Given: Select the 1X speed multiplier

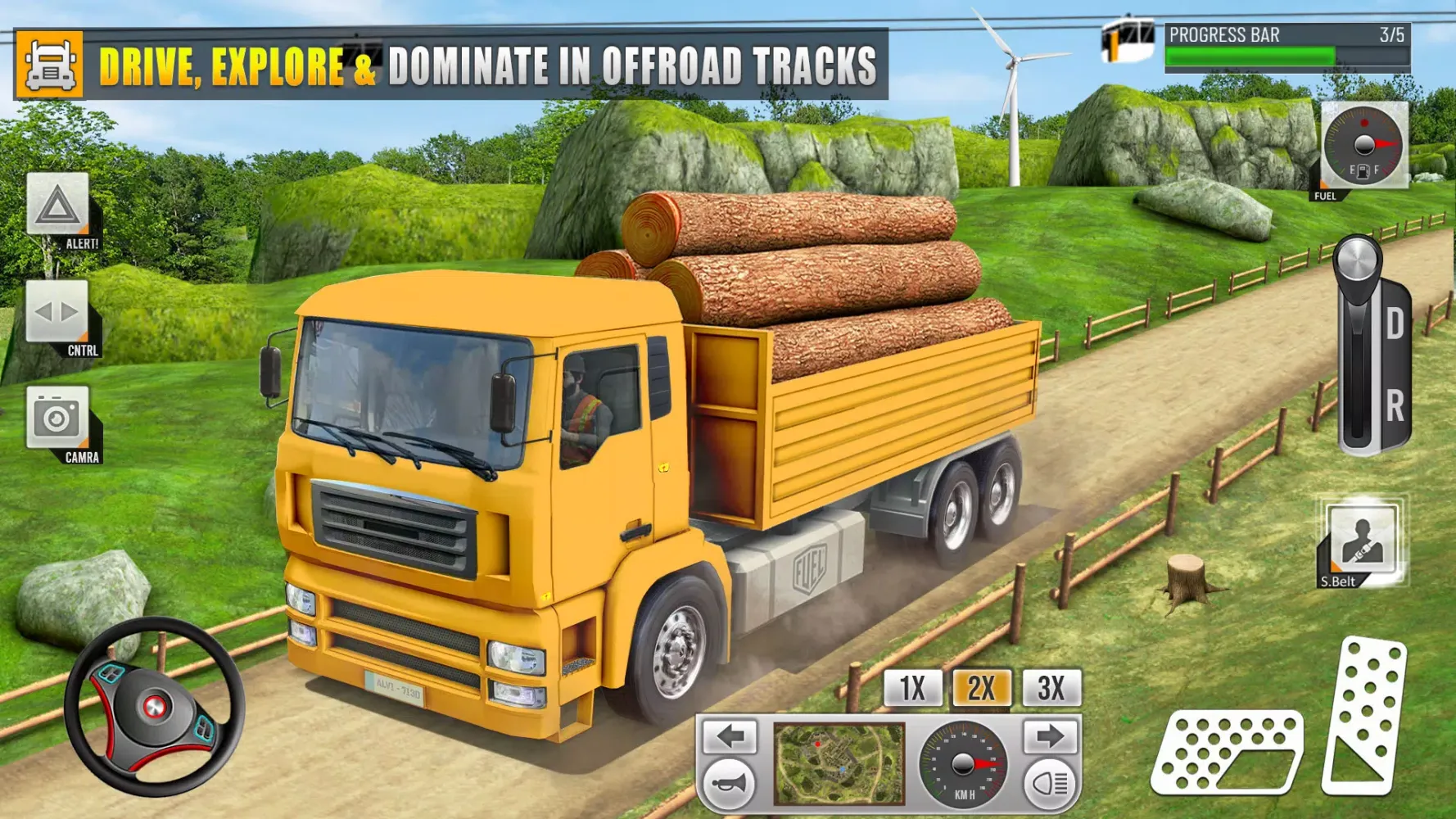Looking at the screenshot, I should click(x=911, y=688).
